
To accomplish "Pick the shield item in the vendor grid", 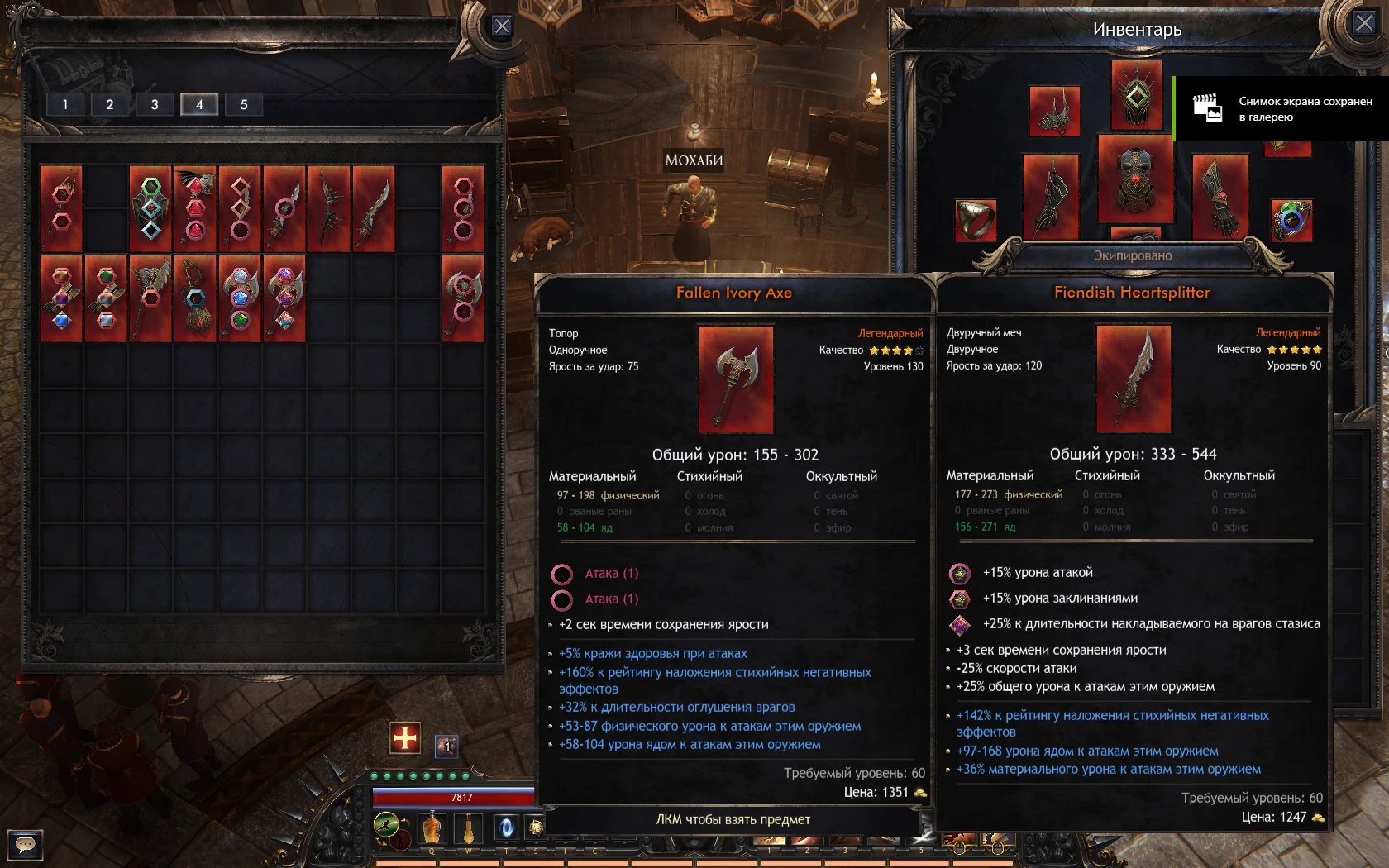I will (x=149, y=207).
